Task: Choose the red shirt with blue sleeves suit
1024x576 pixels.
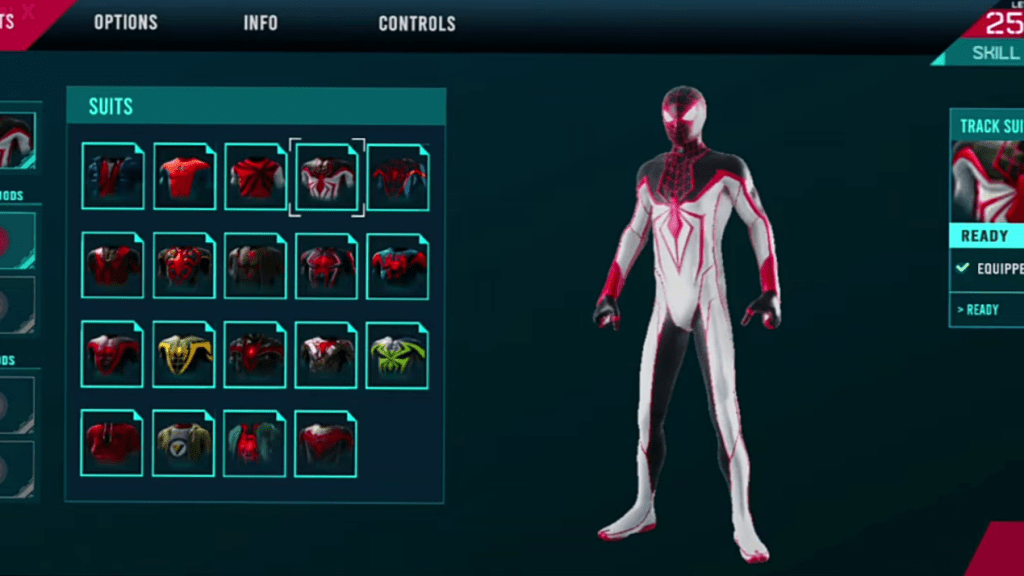Action: (x=184, y=177)
